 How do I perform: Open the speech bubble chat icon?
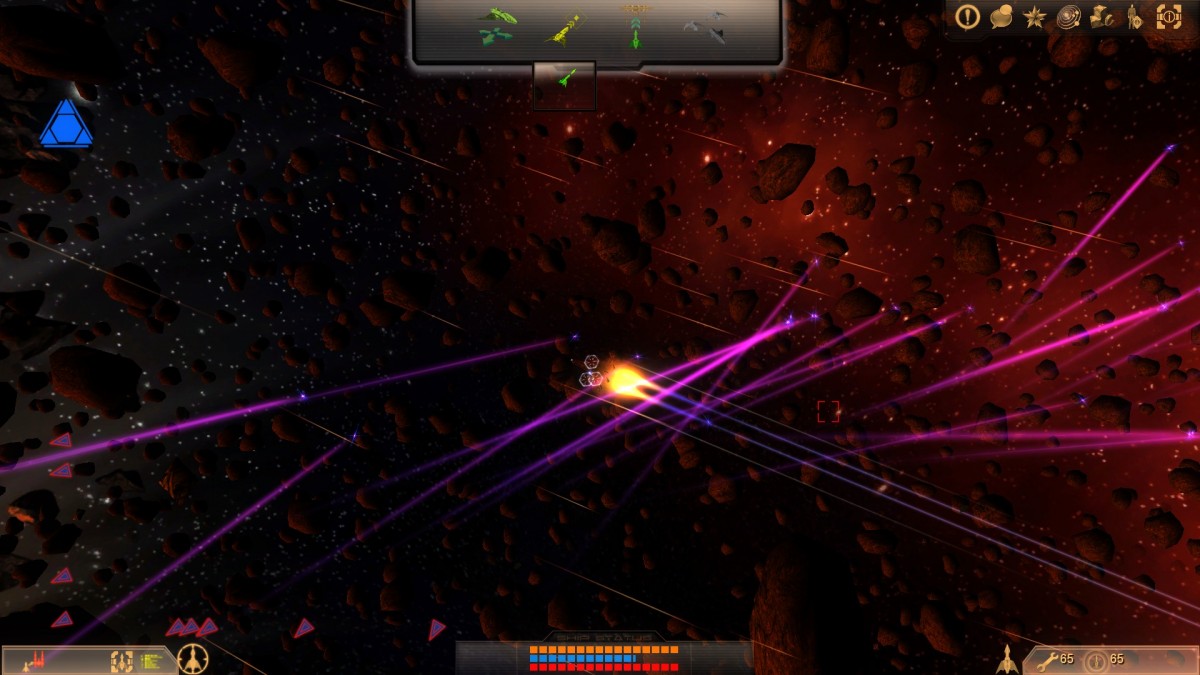(1001, 16)
